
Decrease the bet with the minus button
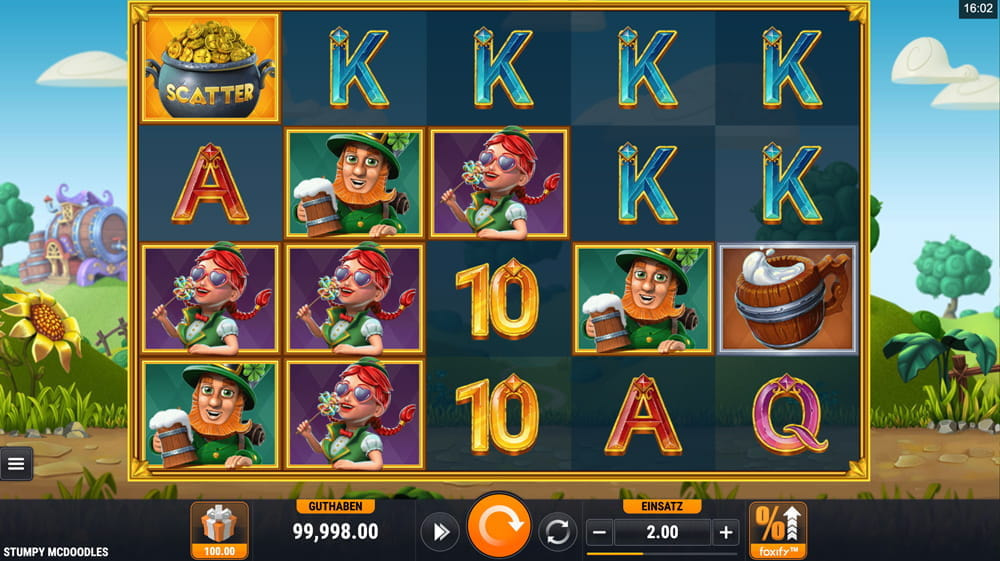pyautogui.click(x=600, y=532)
